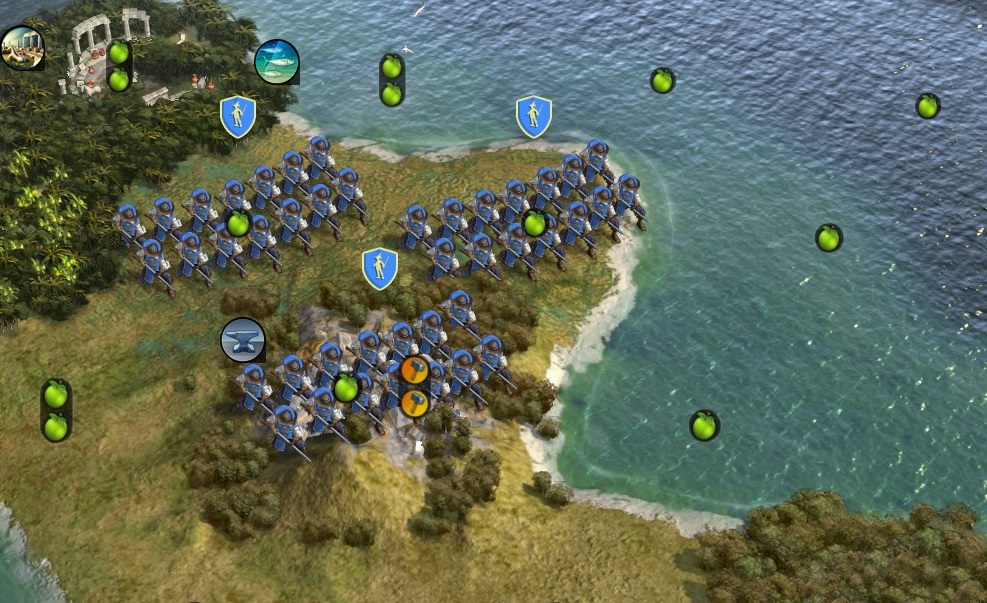Click the iron anvil resource icon
This screenshot has height=603, width=987.
(242, 340)
